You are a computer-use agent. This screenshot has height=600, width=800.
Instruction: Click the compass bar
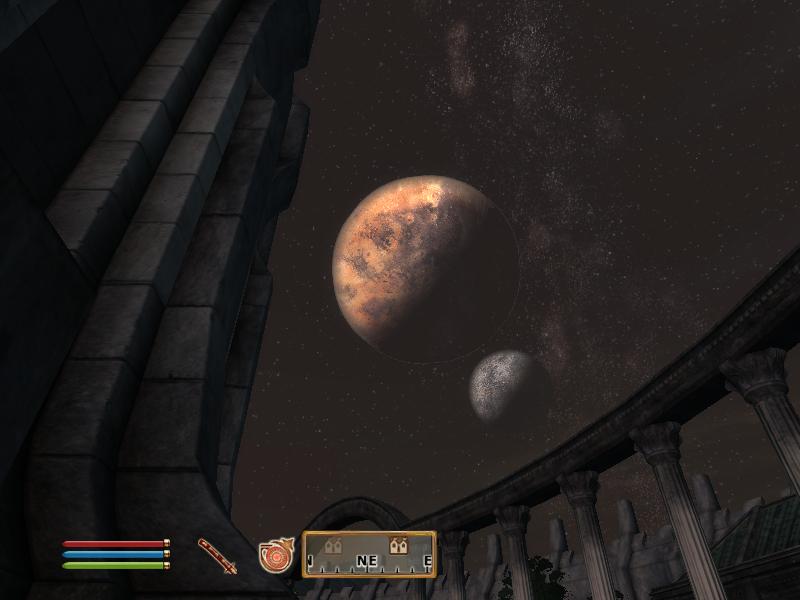pos(369,555)
